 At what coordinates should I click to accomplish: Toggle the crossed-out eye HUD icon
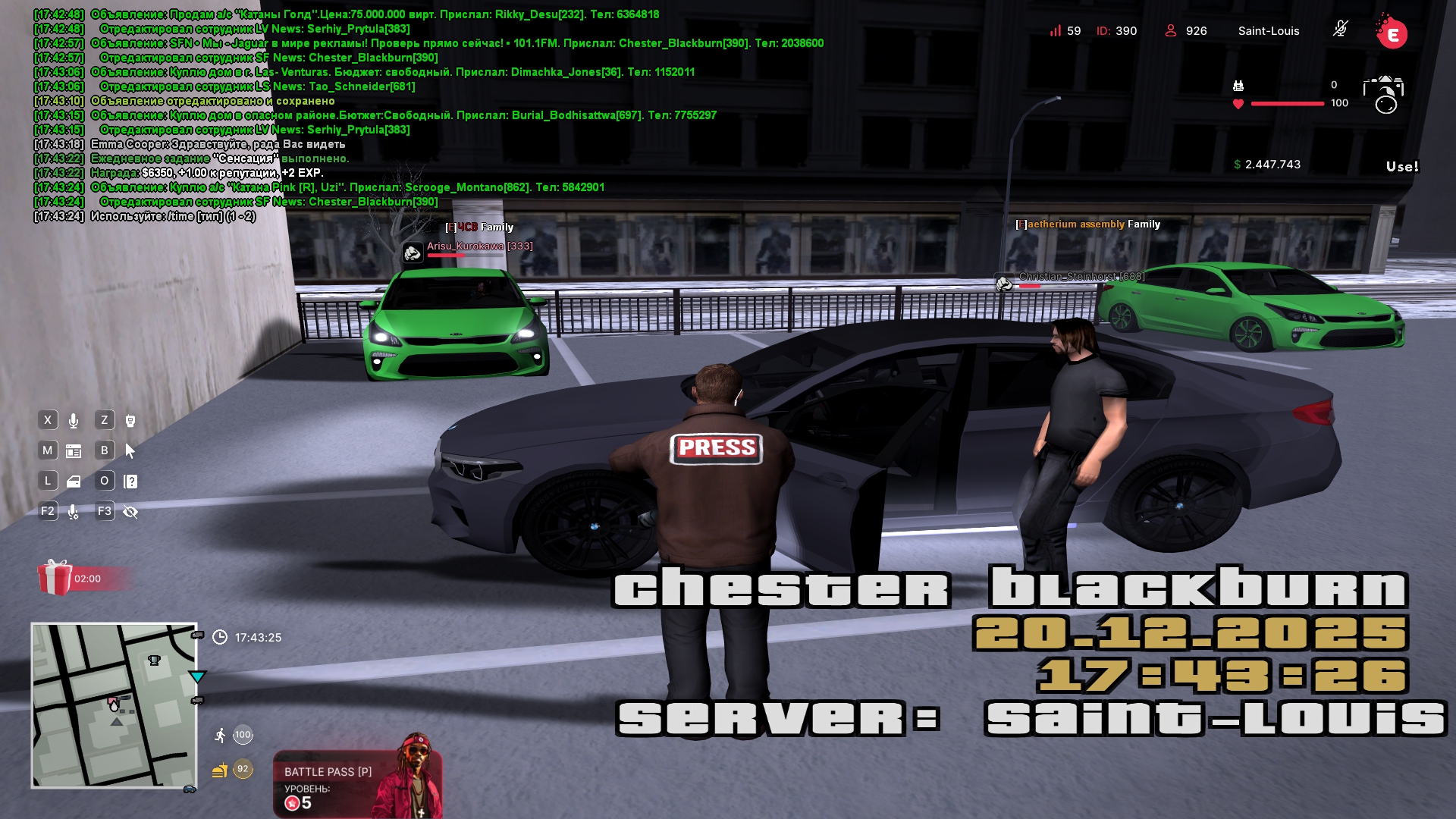(130, 512)
